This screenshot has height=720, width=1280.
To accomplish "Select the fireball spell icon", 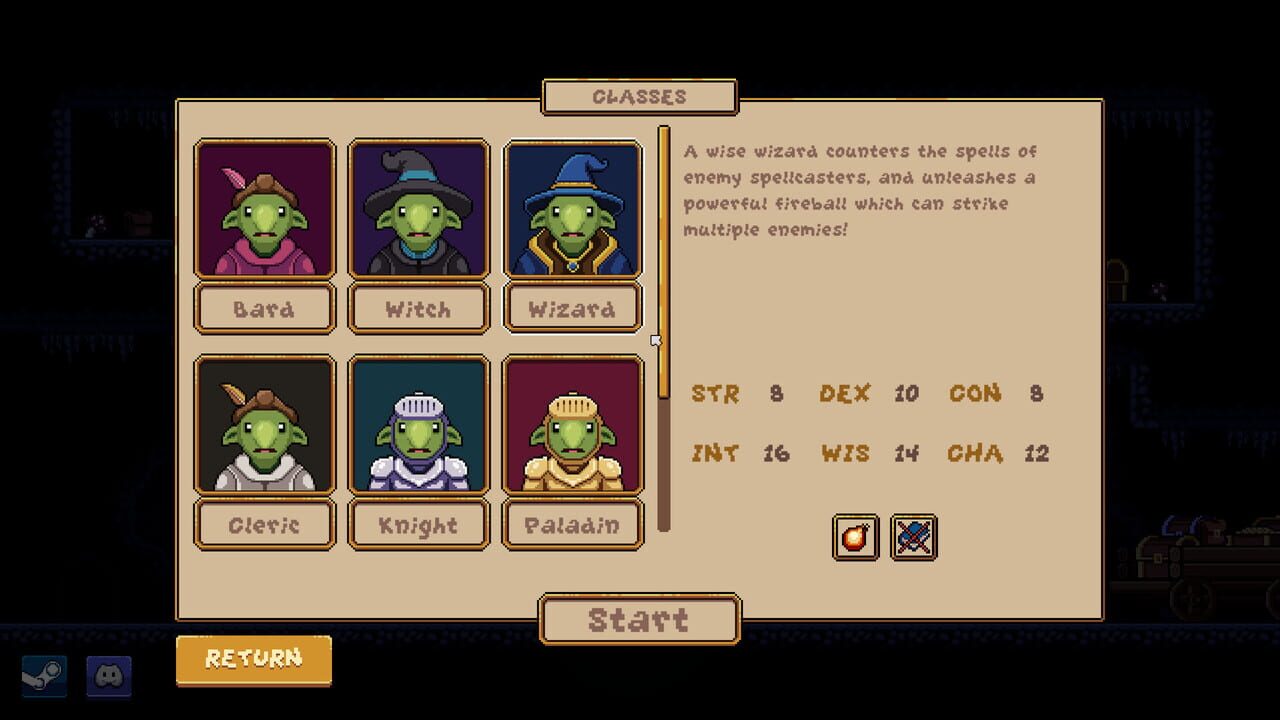I will point(855,538).
